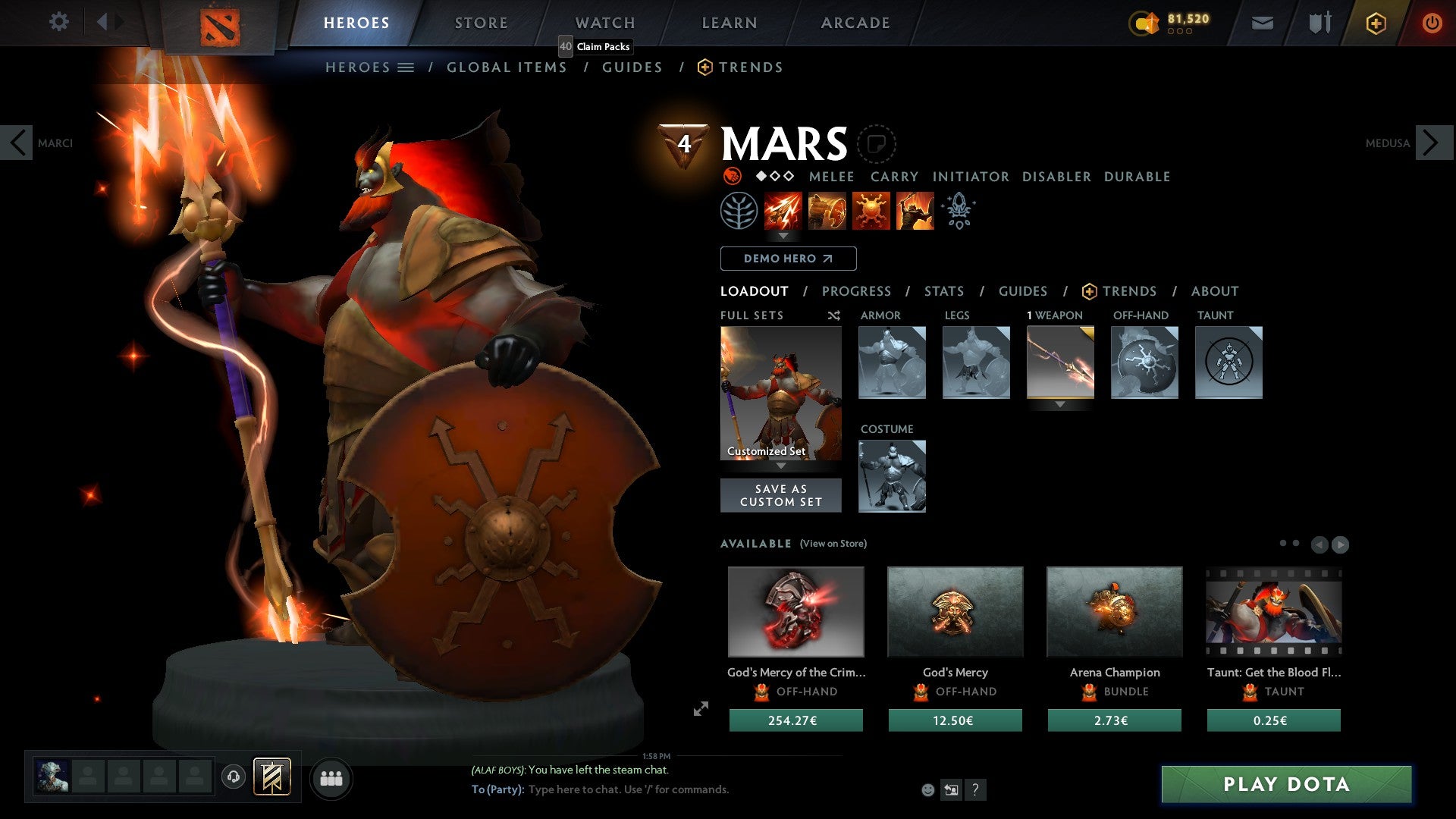Click the Aghanim's Shard upgrade icon
The width and height of the screenshot is (1456, 819).
point(958,211)
